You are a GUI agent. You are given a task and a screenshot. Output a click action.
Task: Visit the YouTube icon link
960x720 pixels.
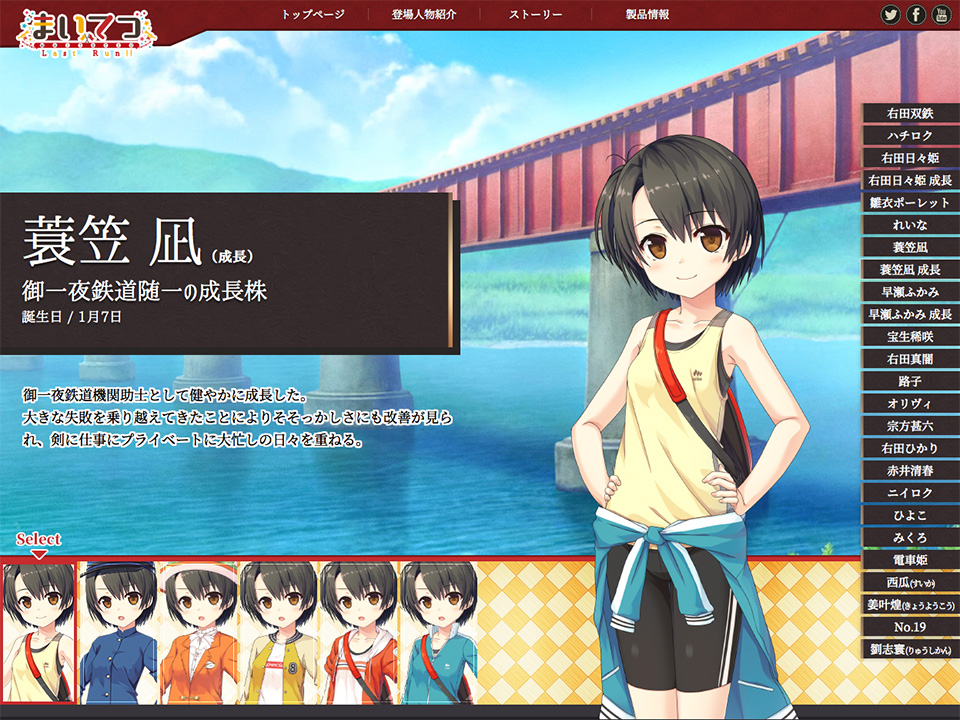[x=942, y=15]
